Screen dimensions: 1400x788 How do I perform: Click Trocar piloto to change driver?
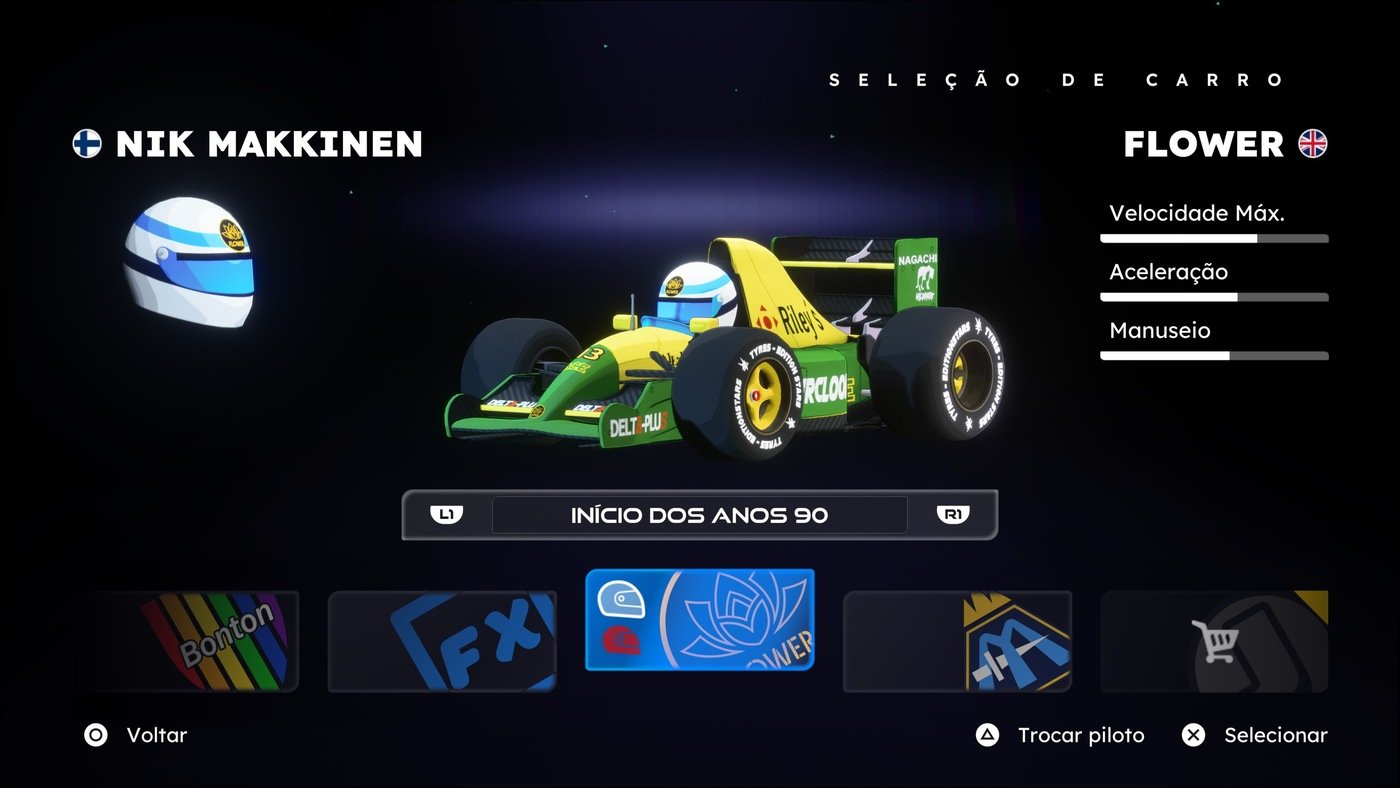pyautogui.click(x=1080, y=735)
